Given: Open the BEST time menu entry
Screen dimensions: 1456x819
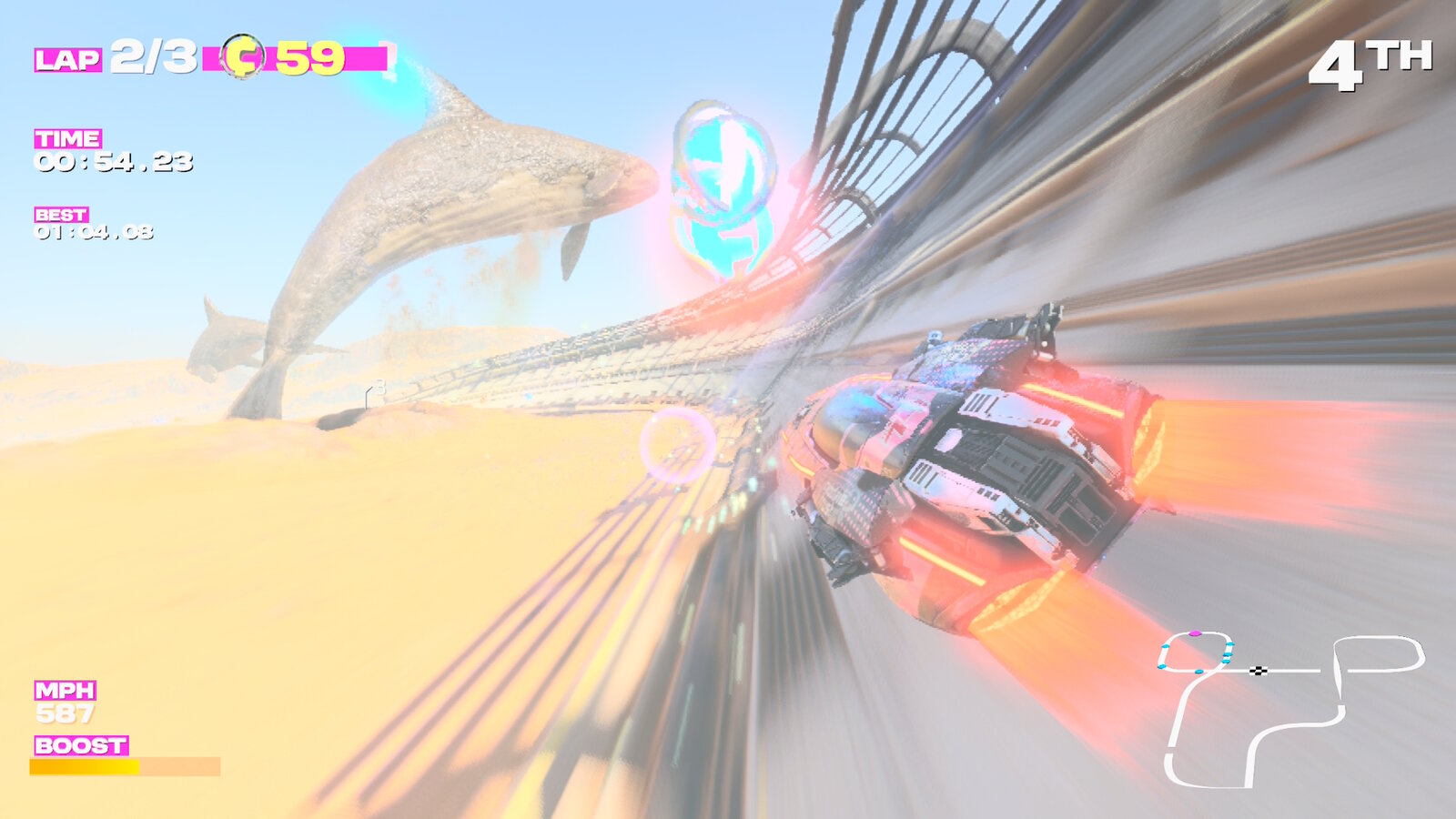Looking at the screenshot, I should click(x=59, y=216).
